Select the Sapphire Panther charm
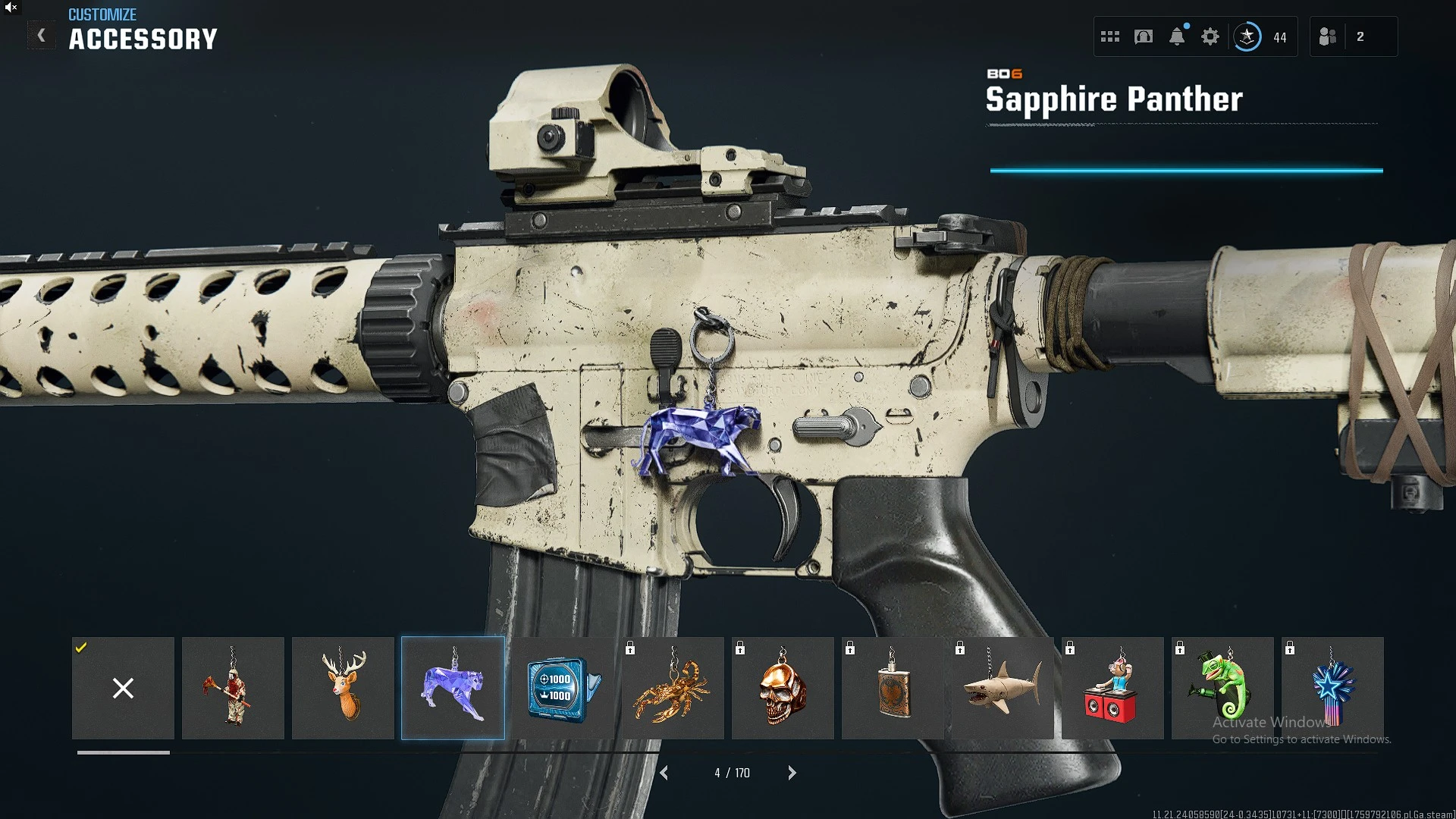 coord(453,688)
